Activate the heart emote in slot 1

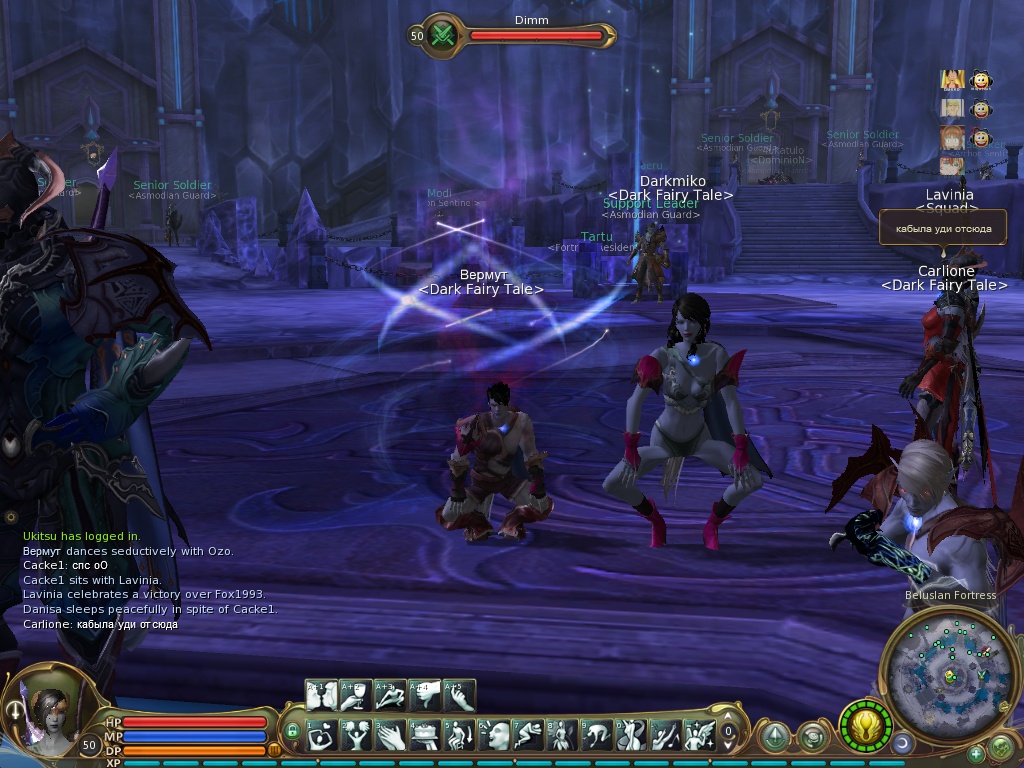[322, 736]
